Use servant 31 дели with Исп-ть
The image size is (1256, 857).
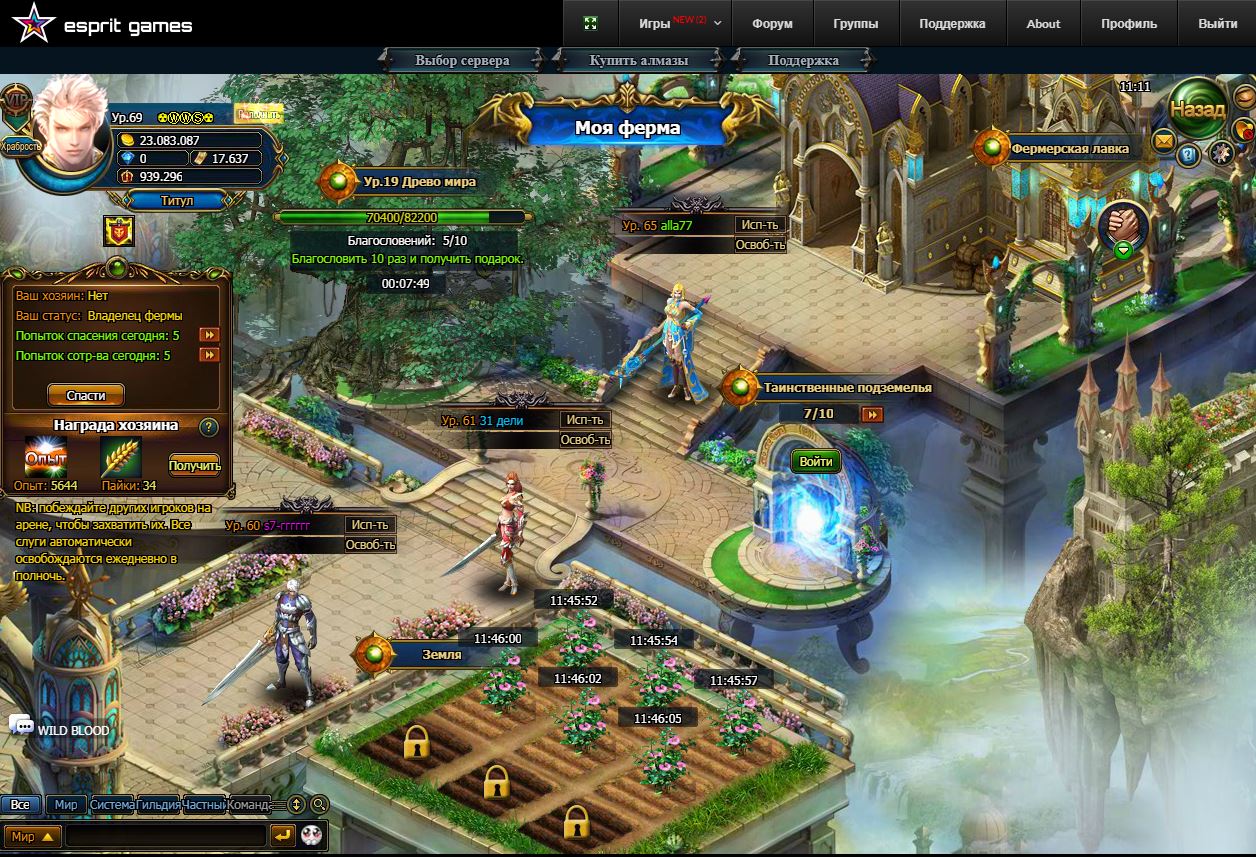click(x=584, y=420)
